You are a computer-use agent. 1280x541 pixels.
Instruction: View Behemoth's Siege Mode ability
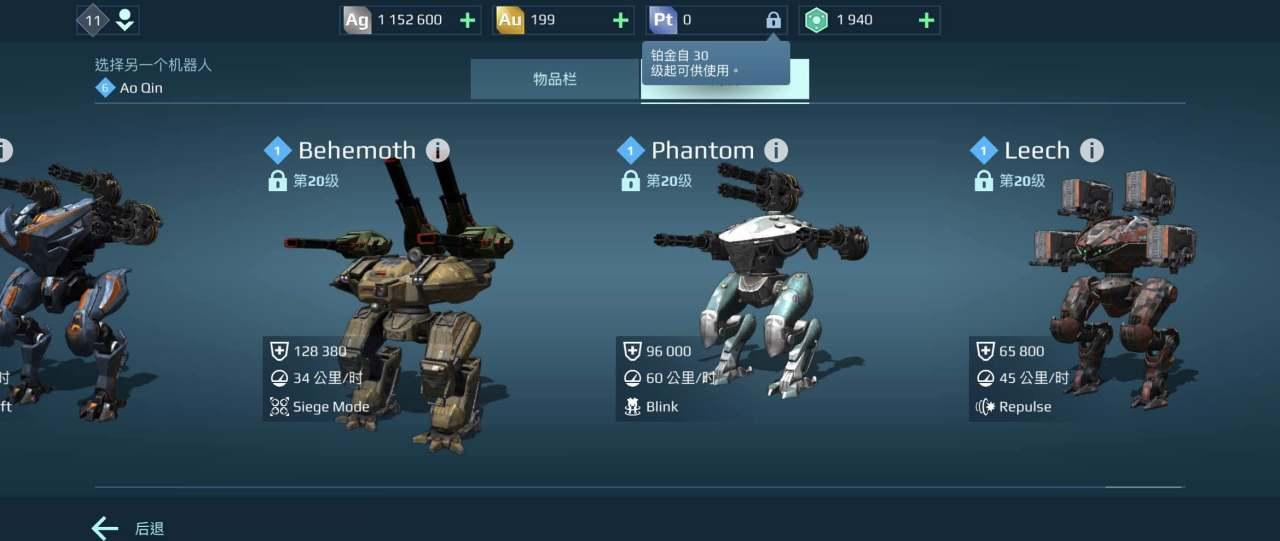tap(320, 407)
